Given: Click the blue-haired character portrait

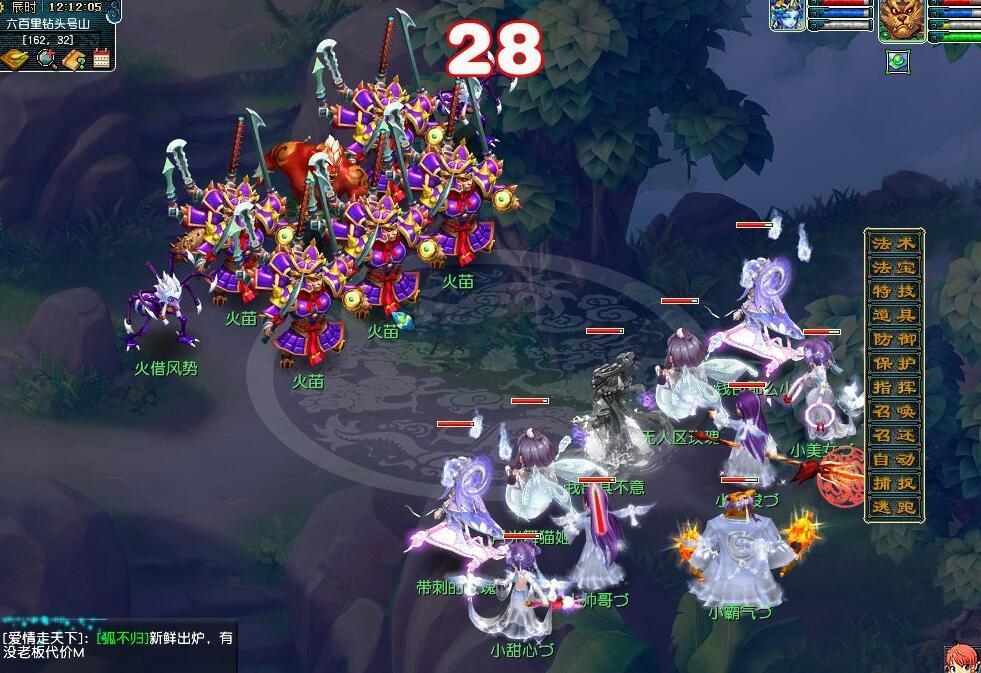Looking at the screenshot, I should pyautogui.click(x=787, y=16).
